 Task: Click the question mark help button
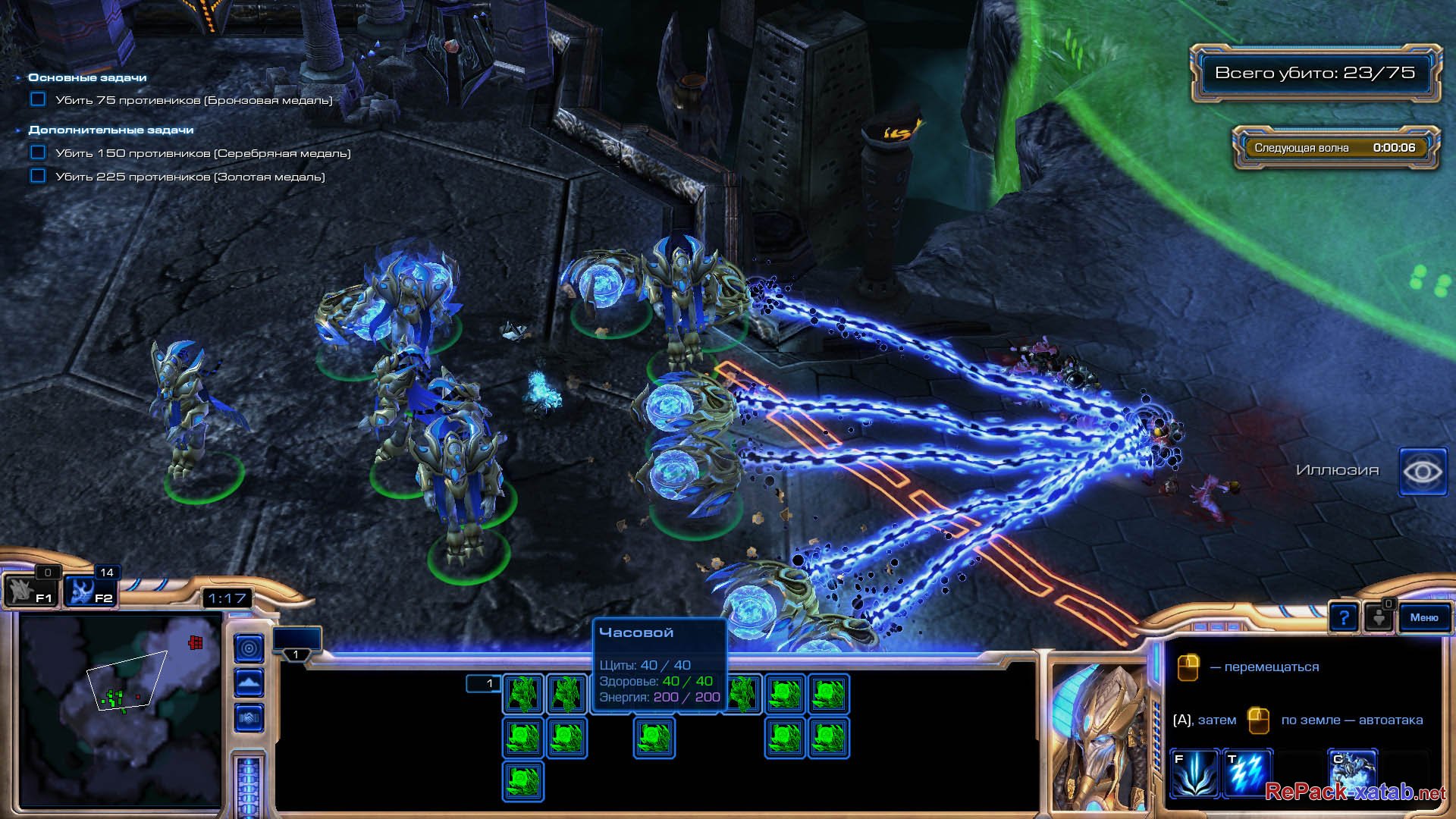pyautogui.click(x=1343, y=618)
